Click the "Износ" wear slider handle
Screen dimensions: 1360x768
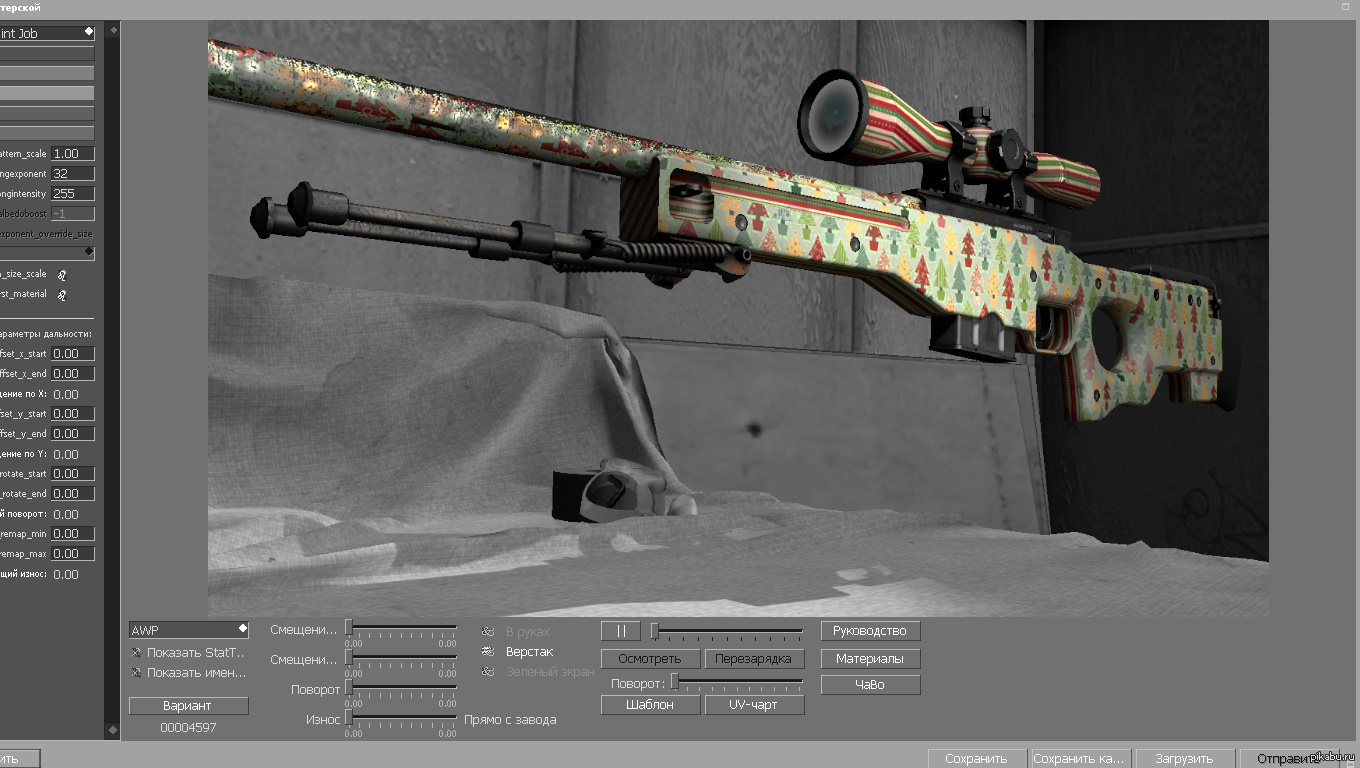(349, 717)
